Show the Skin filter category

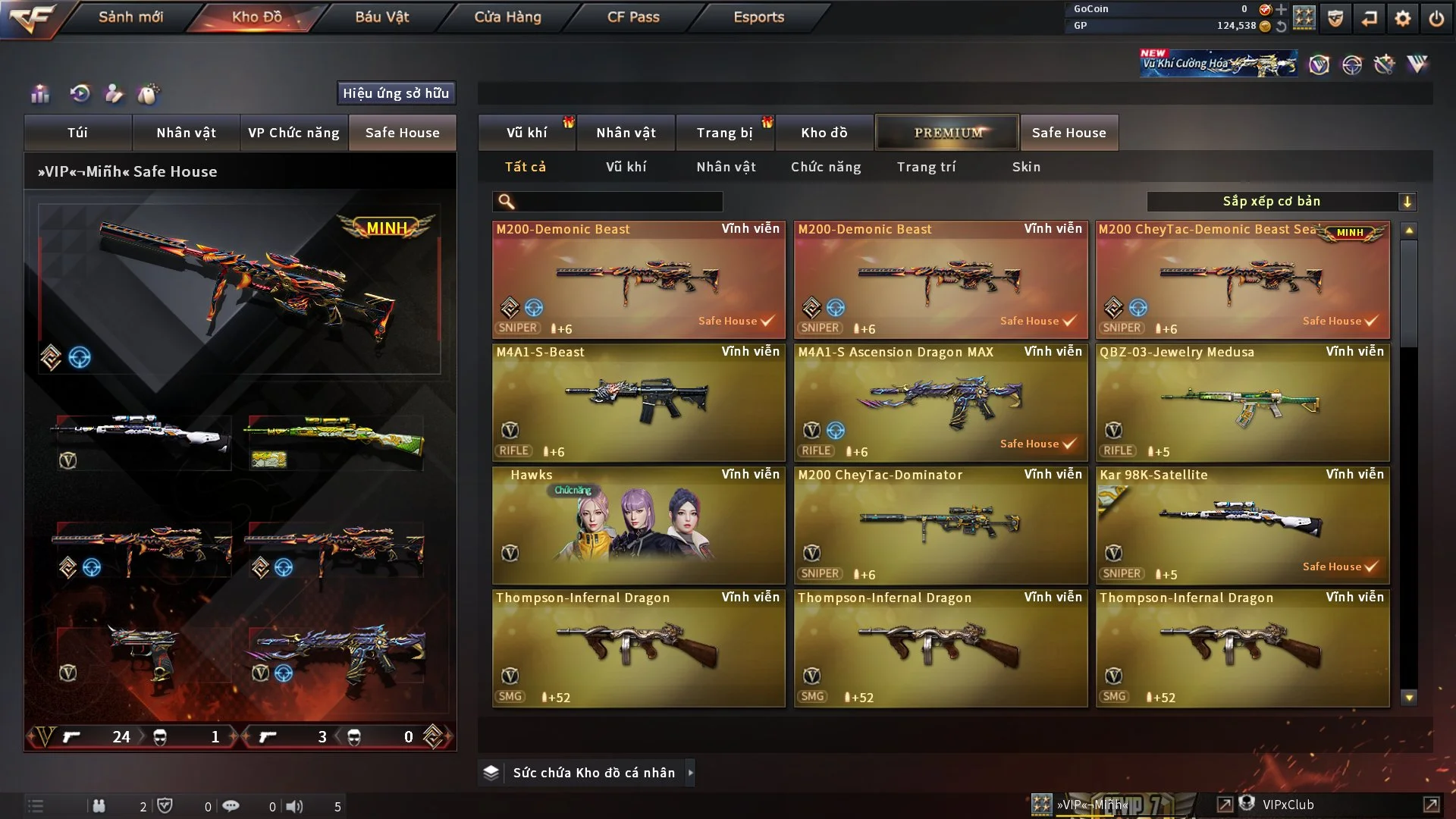click(x=1026, y=167)
